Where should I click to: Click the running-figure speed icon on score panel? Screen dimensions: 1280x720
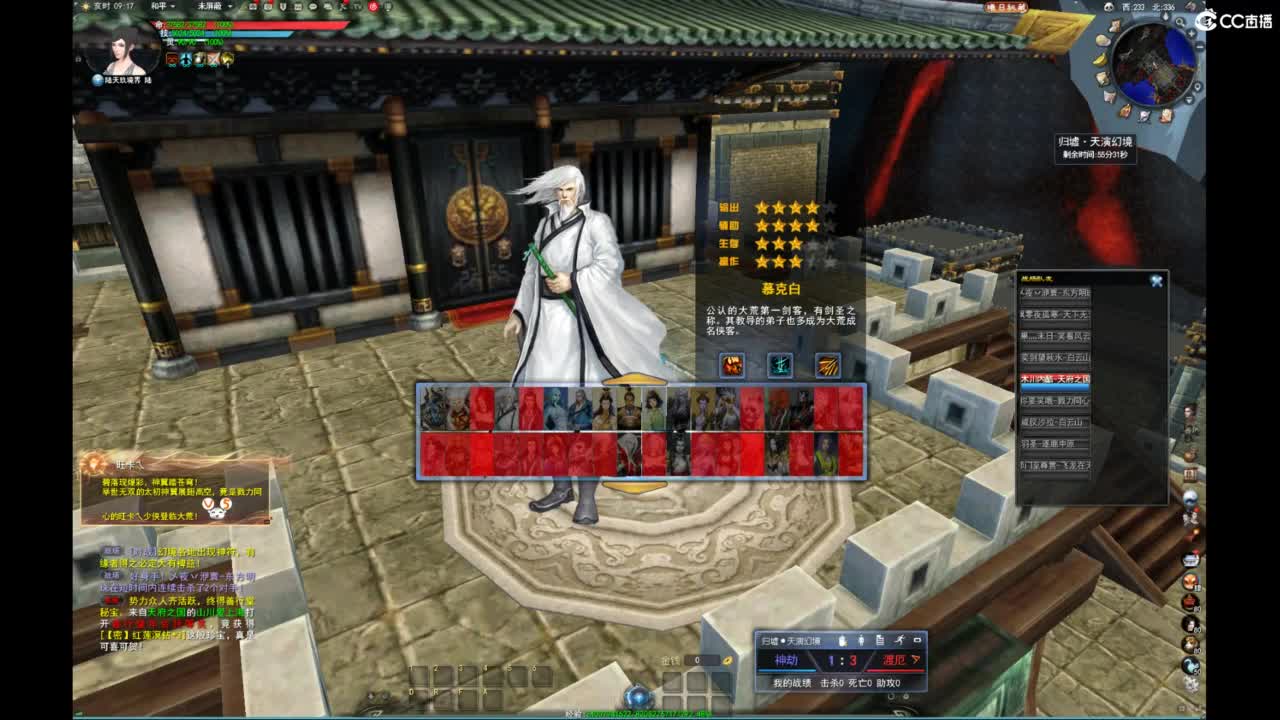pos(901,641)
